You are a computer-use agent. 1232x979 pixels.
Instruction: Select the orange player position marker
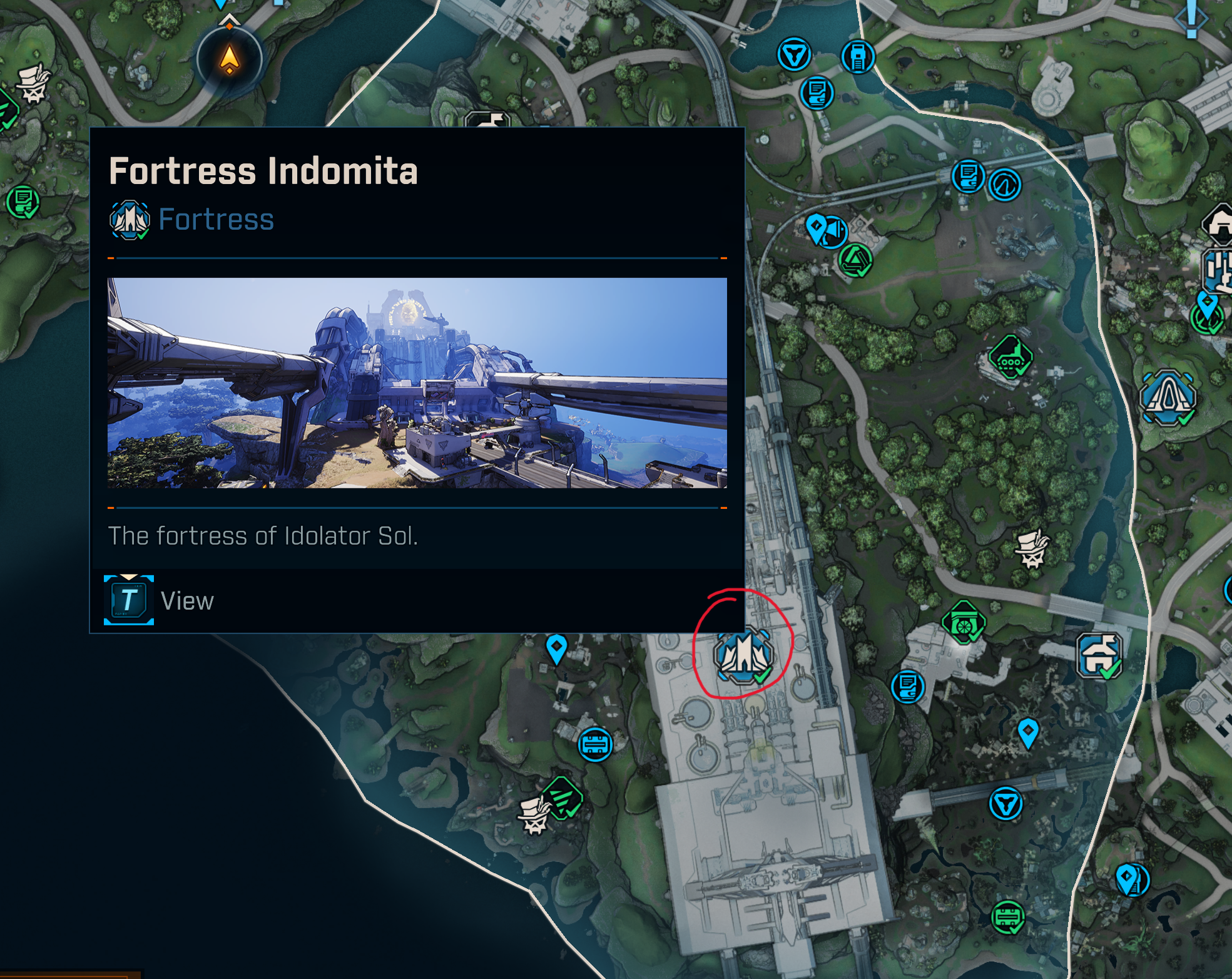click(x=230, y=60)
